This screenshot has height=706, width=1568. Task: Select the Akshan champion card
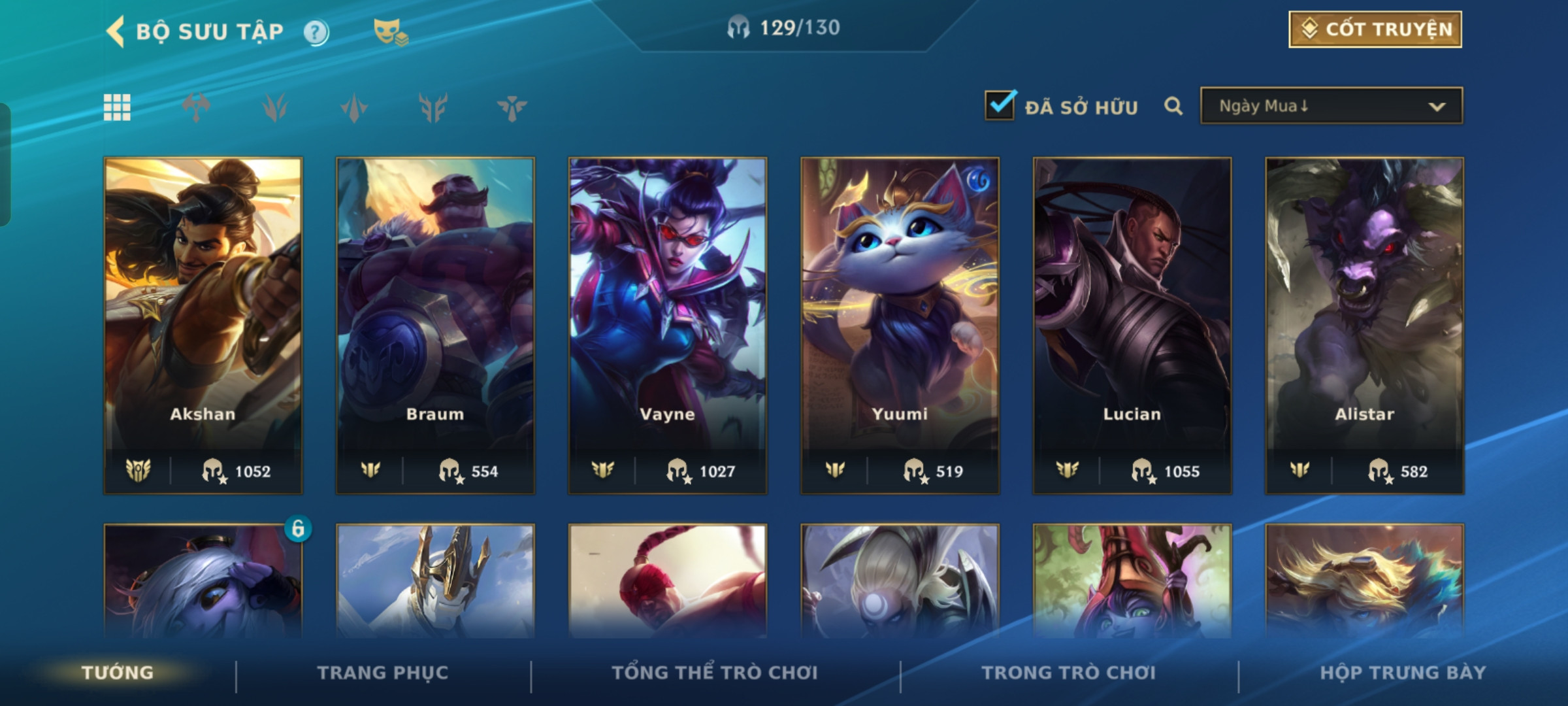point(203,325)
